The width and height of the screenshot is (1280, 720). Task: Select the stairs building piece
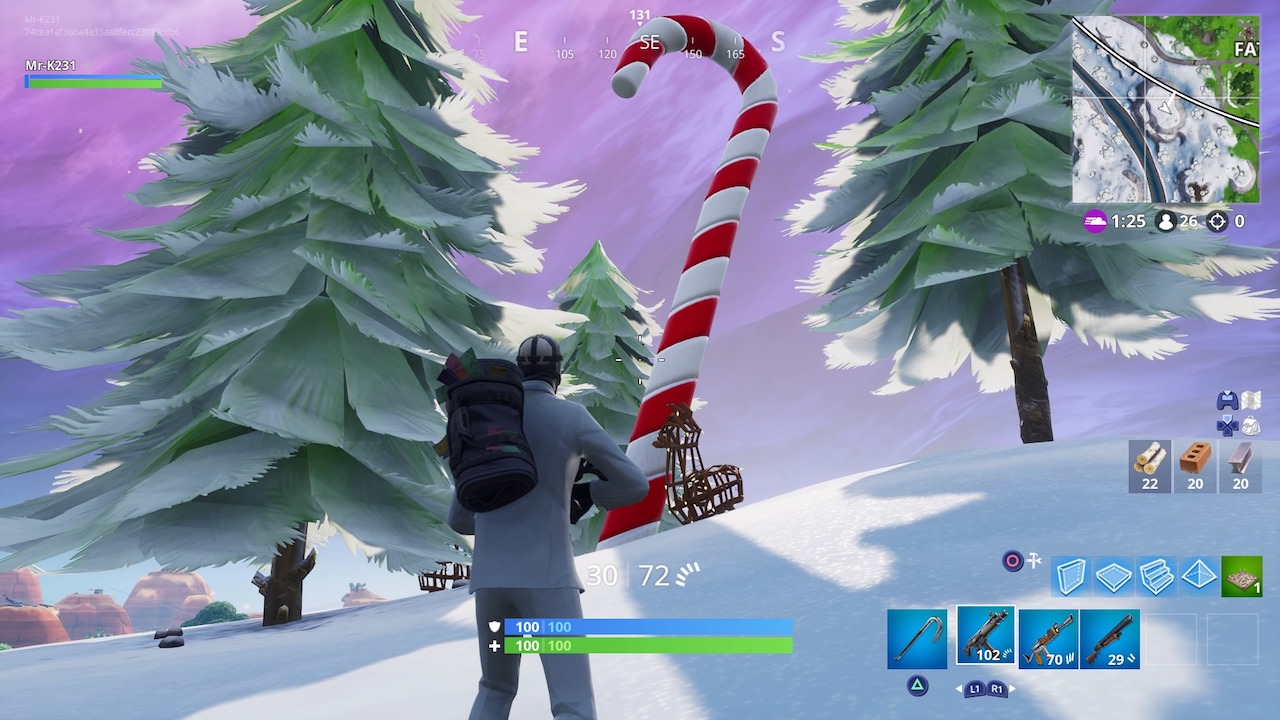click(1156, 576)
